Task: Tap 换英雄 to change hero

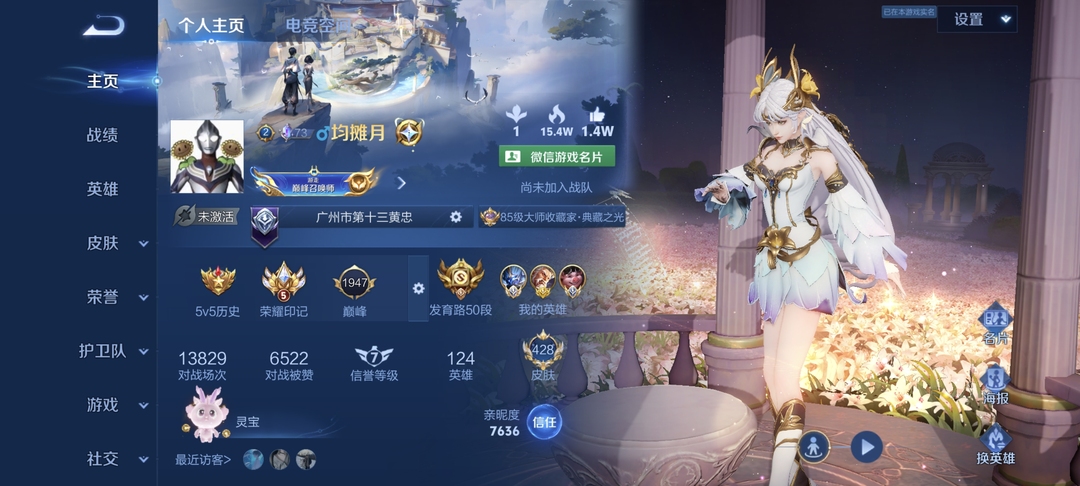Action: [995, 443]
